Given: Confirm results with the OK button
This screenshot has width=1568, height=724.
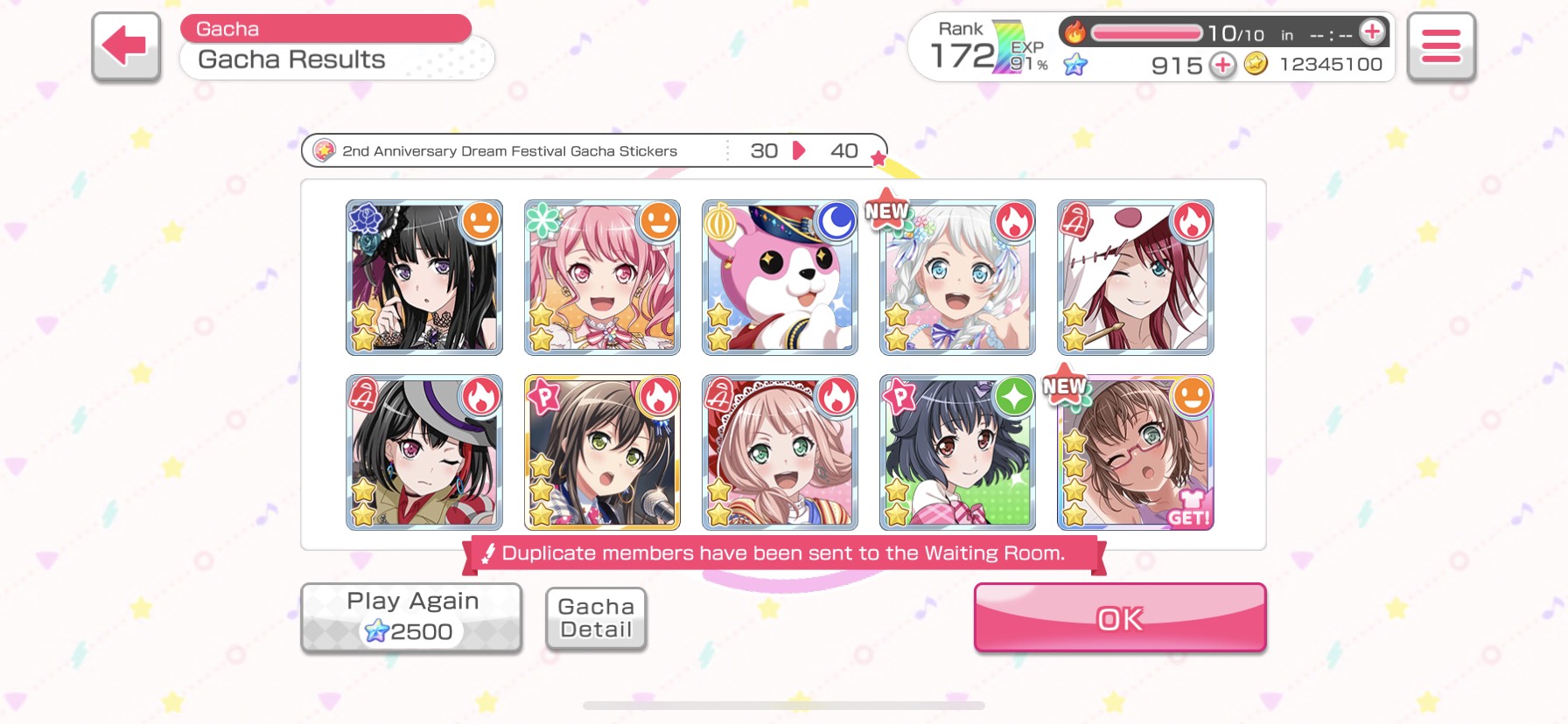Looking at the screenshot, I should pyautogui.click(x=1119, y=618).
